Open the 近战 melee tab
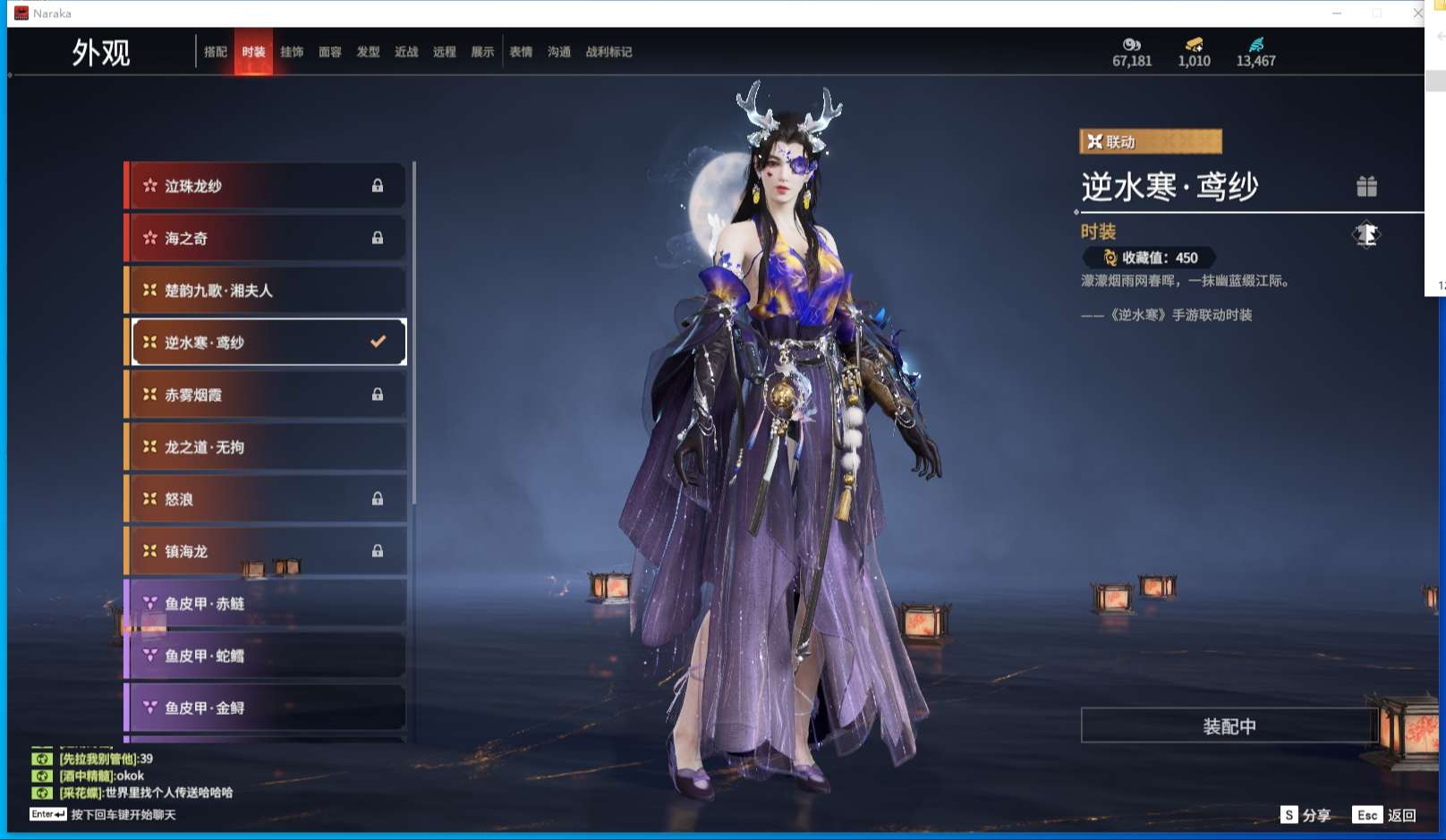The height and width of the screenshot is (840, 1446). coord(406,52)
